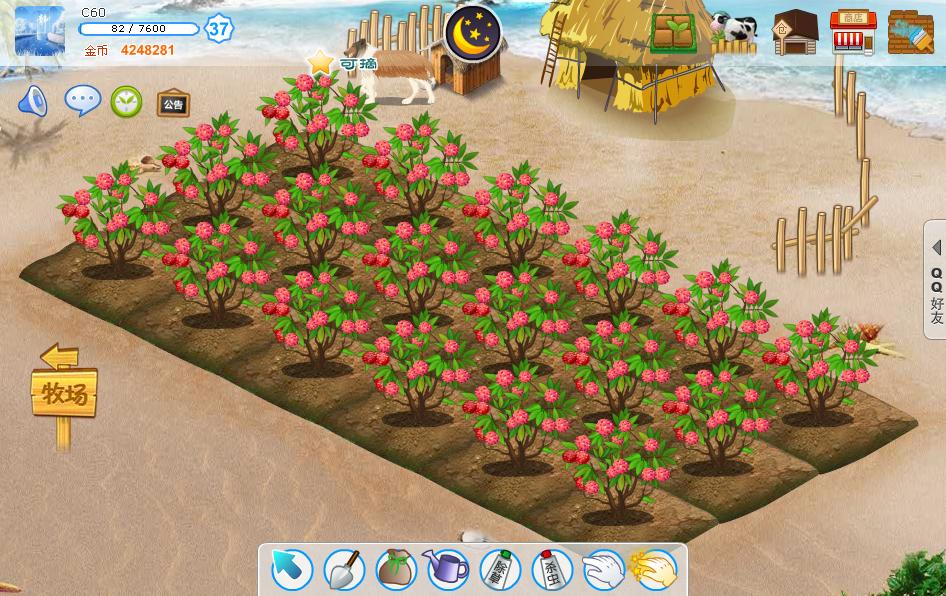Go to the cow ranch icon
This screenshot has height=596, width=946.
tap(734, 32)
